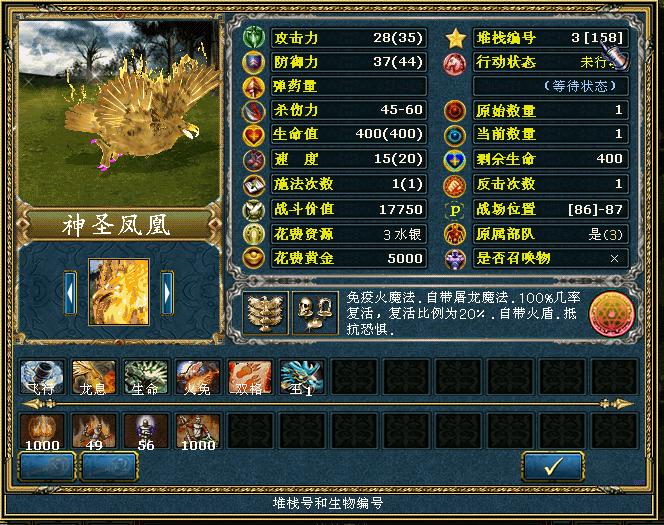Open the round red spellbook emblem
The height and width of the screenshot is (525, 664).
tap(611, 312)
